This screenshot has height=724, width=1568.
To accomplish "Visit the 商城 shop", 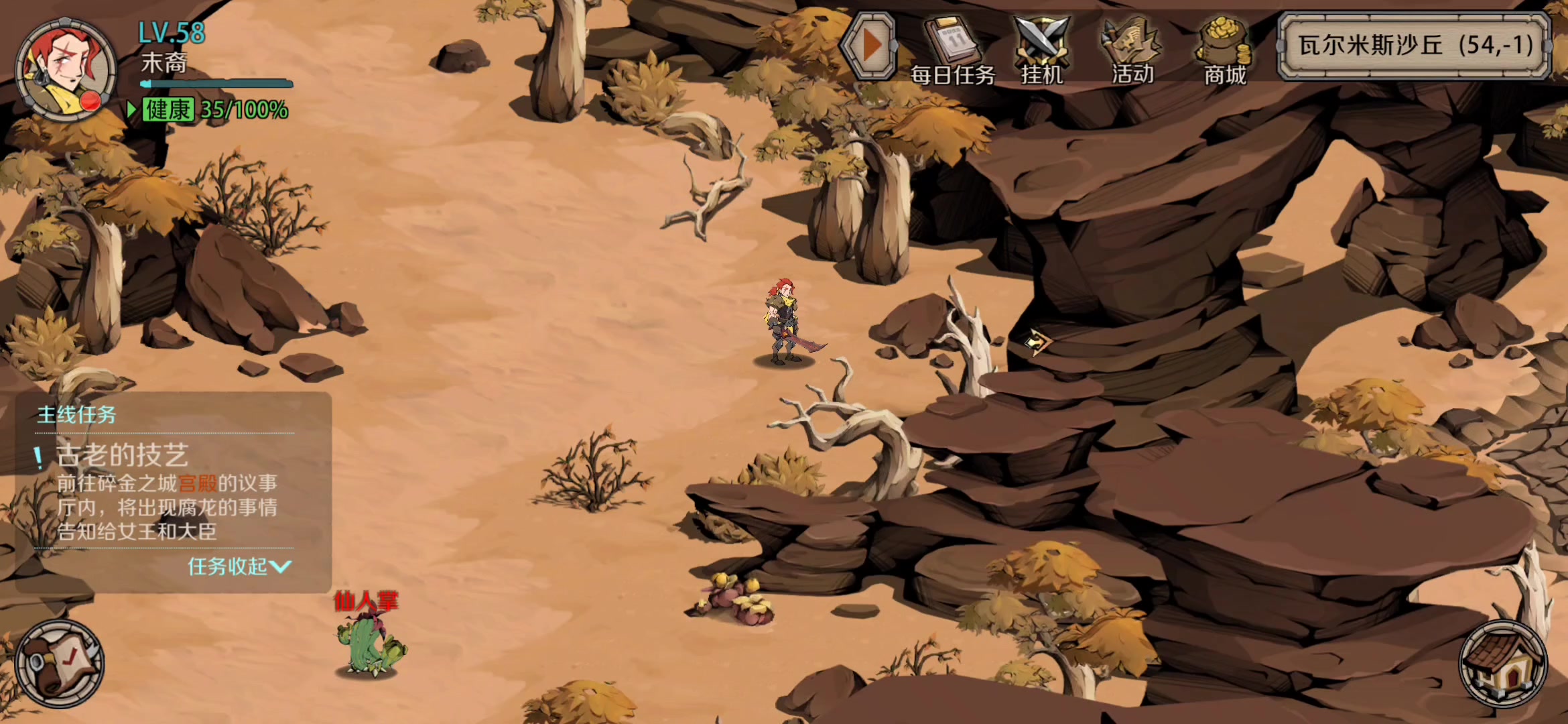I will [1224, 51].
